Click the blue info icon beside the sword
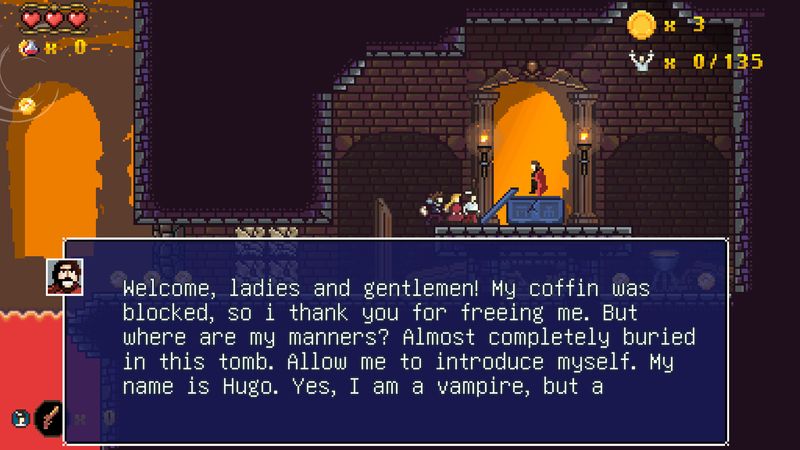Screen dimensions: 800x450 pyautogui.click(x=19, y=418)
